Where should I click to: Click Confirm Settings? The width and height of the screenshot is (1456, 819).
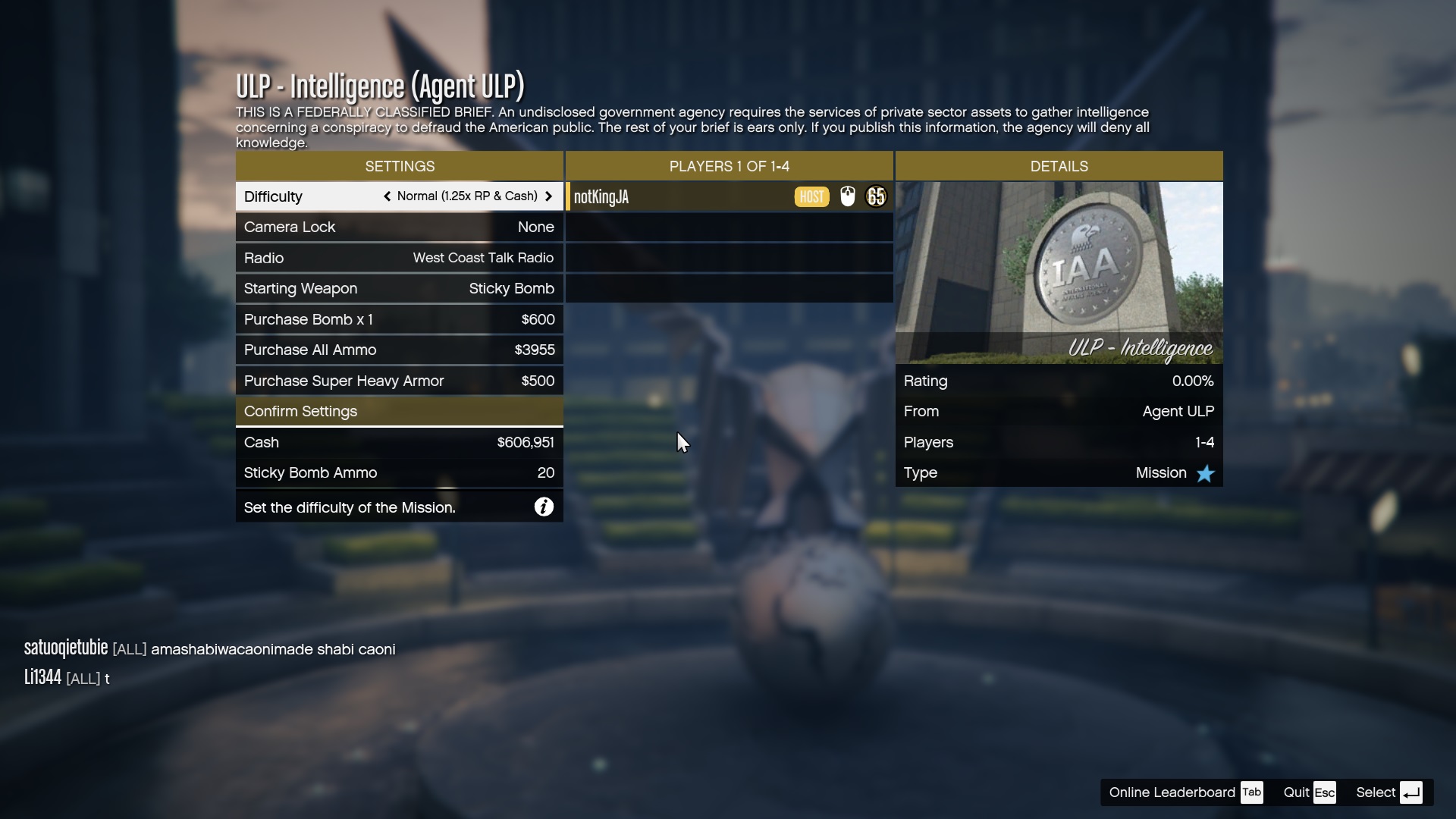coord(400,411)
